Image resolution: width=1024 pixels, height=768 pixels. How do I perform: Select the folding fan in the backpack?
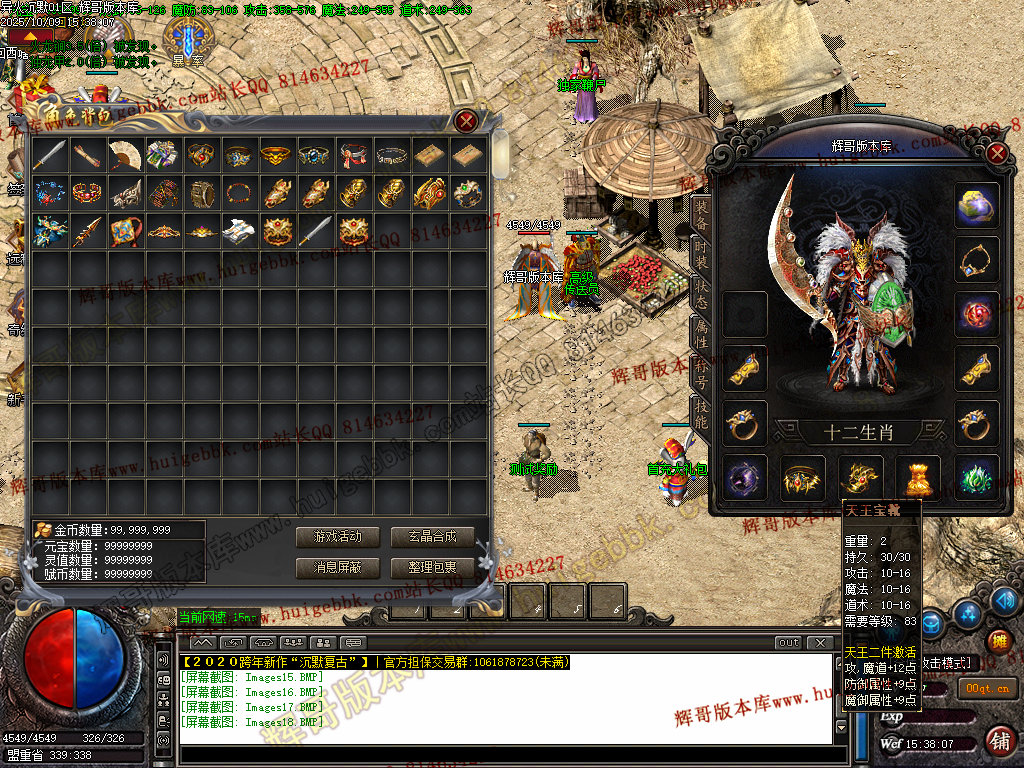click(x=124, y=155)
